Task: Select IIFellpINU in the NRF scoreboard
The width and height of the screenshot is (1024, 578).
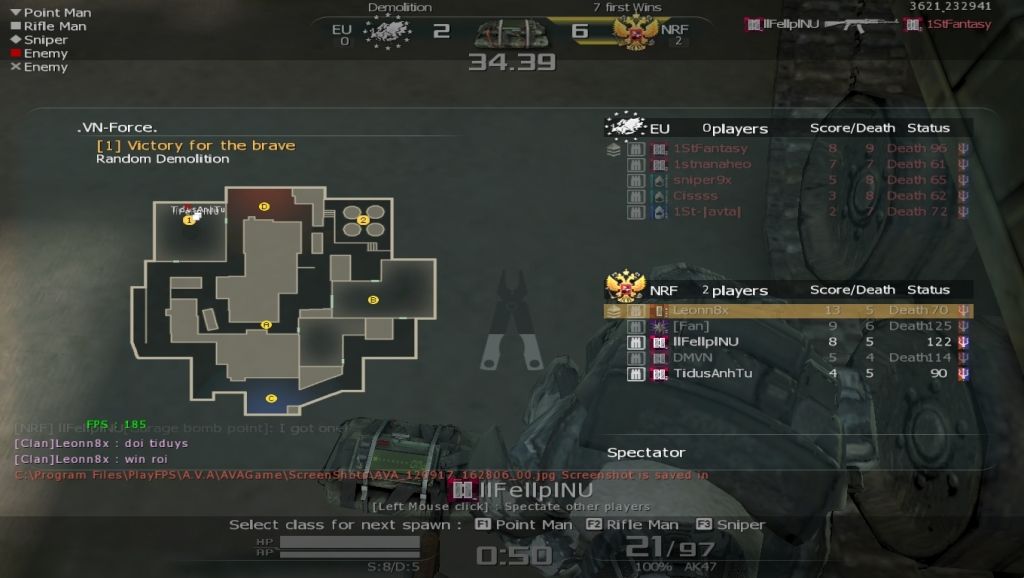Action: point(706,342)
